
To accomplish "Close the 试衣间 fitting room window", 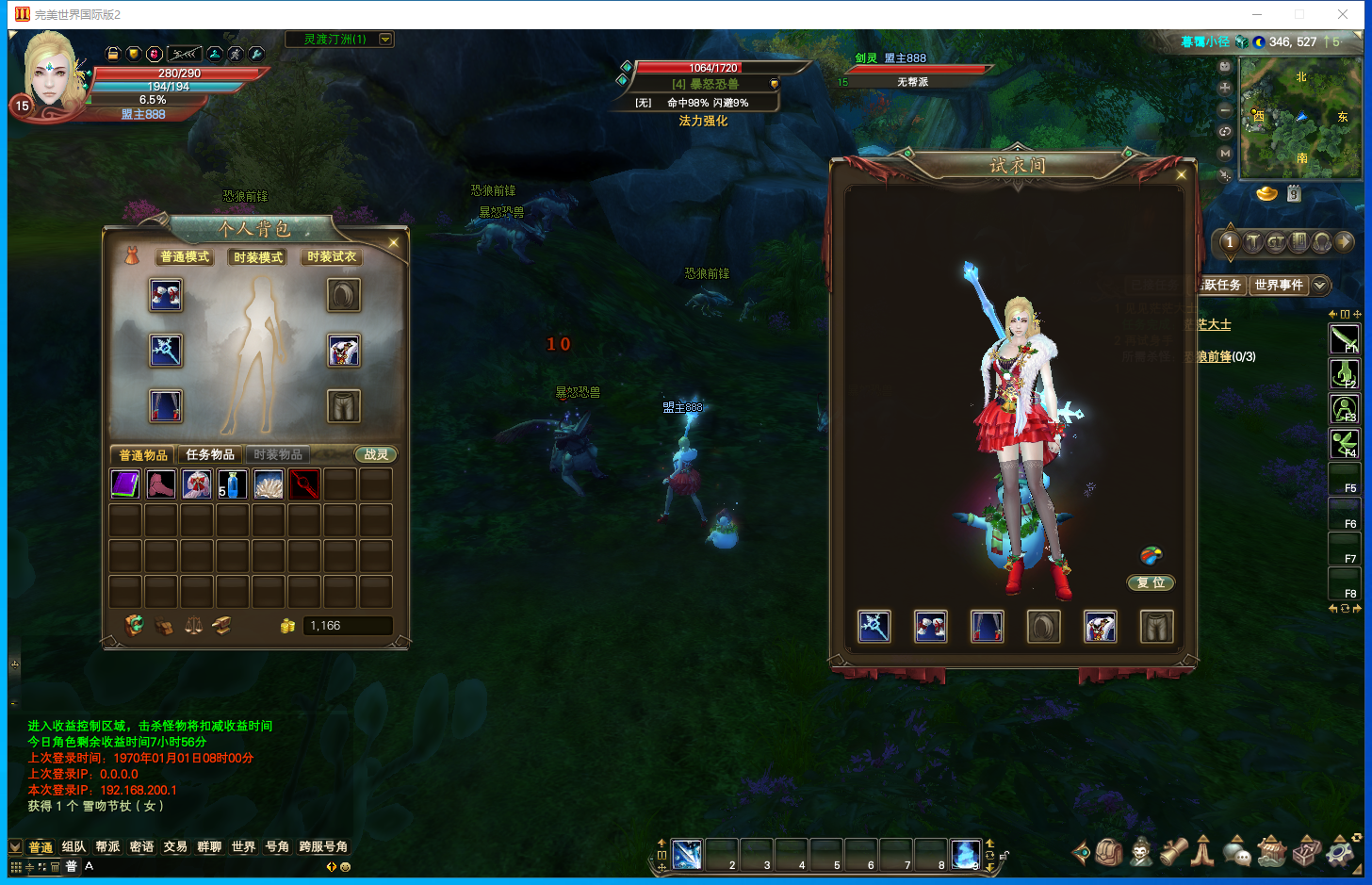I will pyautogui.click(x=1182, y=175).
